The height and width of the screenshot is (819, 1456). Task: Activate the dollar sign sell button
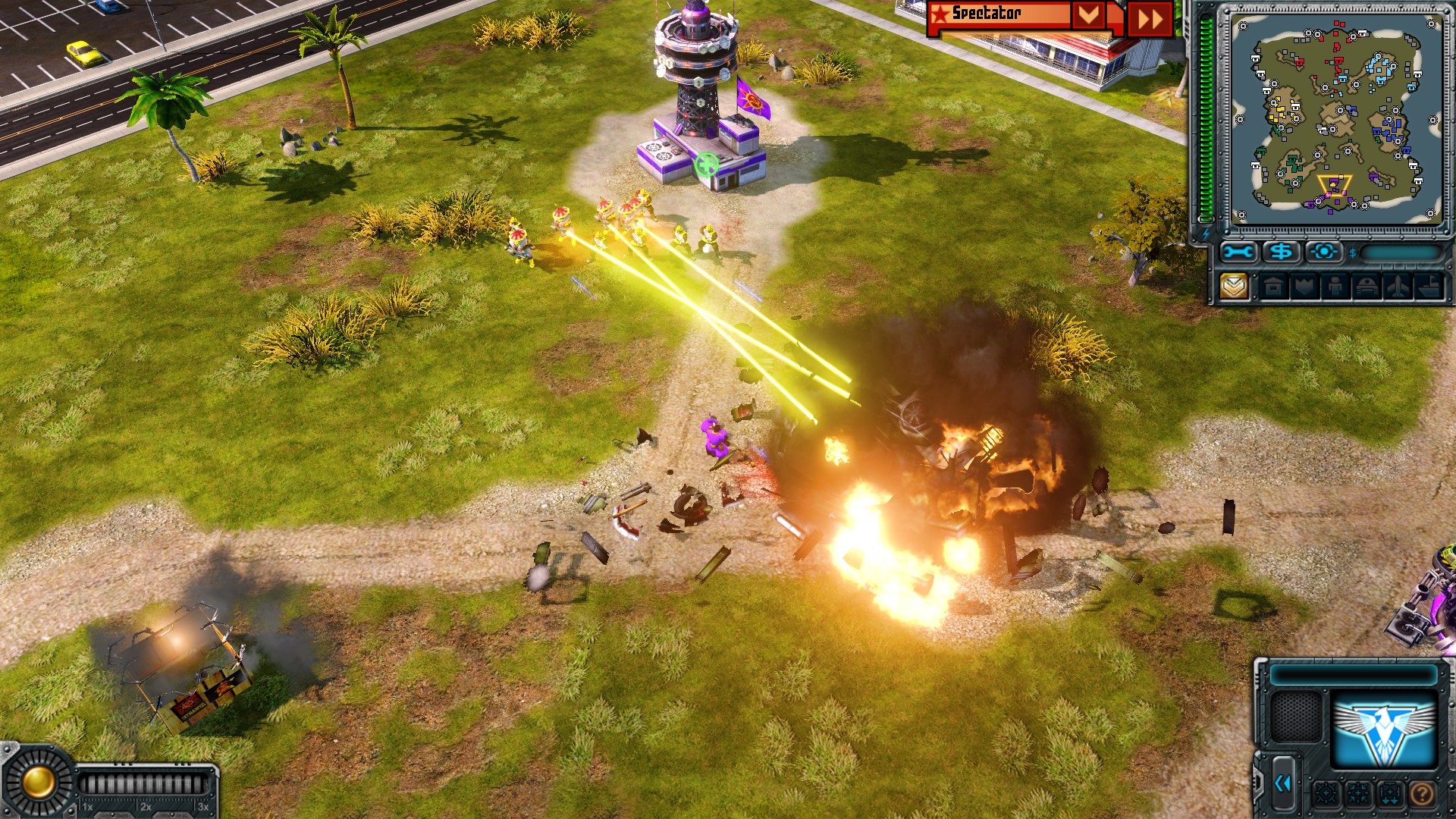tap(1282, 252)
